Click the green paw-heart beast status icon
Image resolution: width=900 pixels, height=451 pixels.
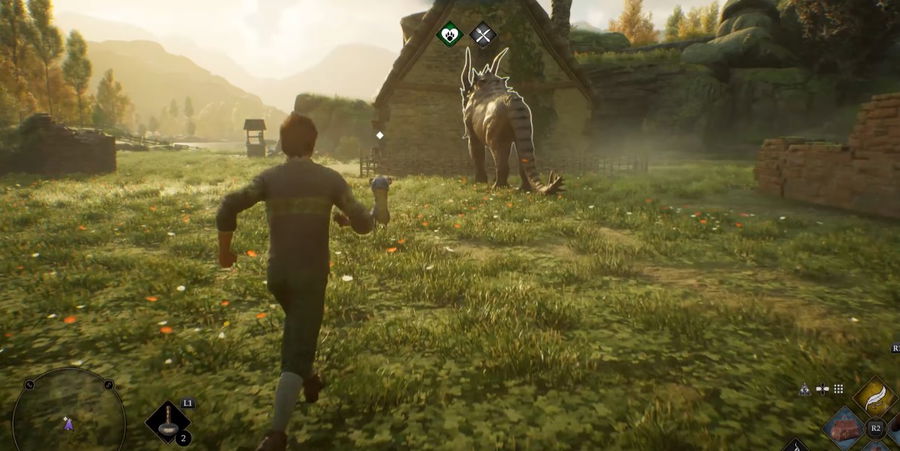(x=451, y=35)
